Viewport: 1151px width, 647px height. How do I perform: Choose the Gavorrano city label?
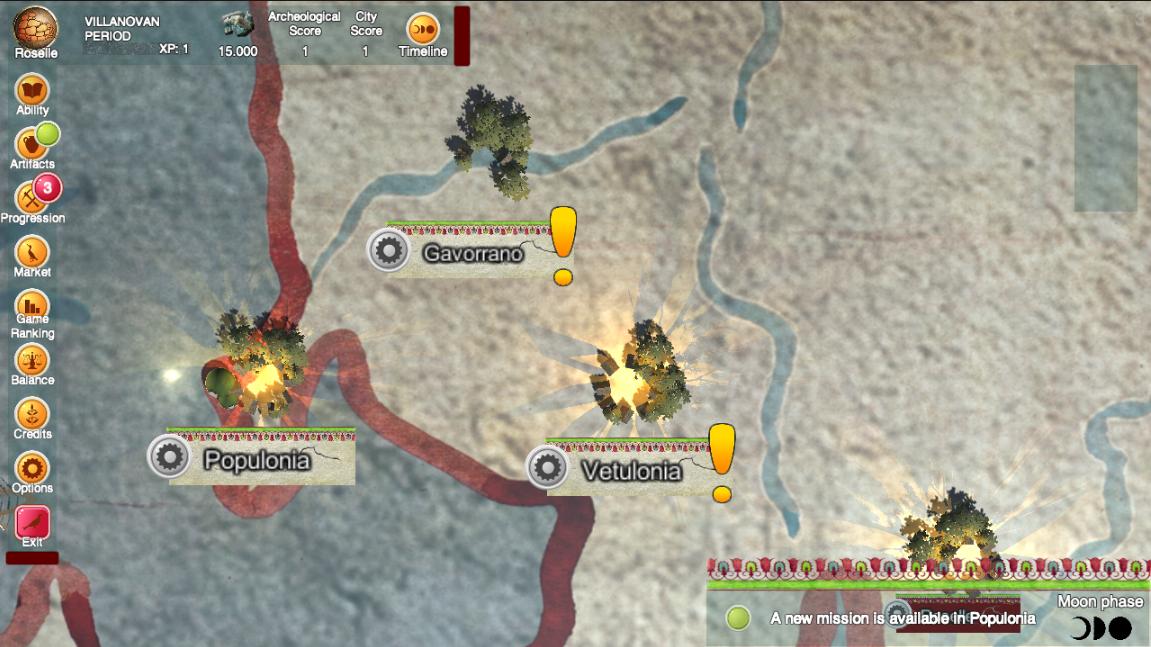tap(472, 253)
